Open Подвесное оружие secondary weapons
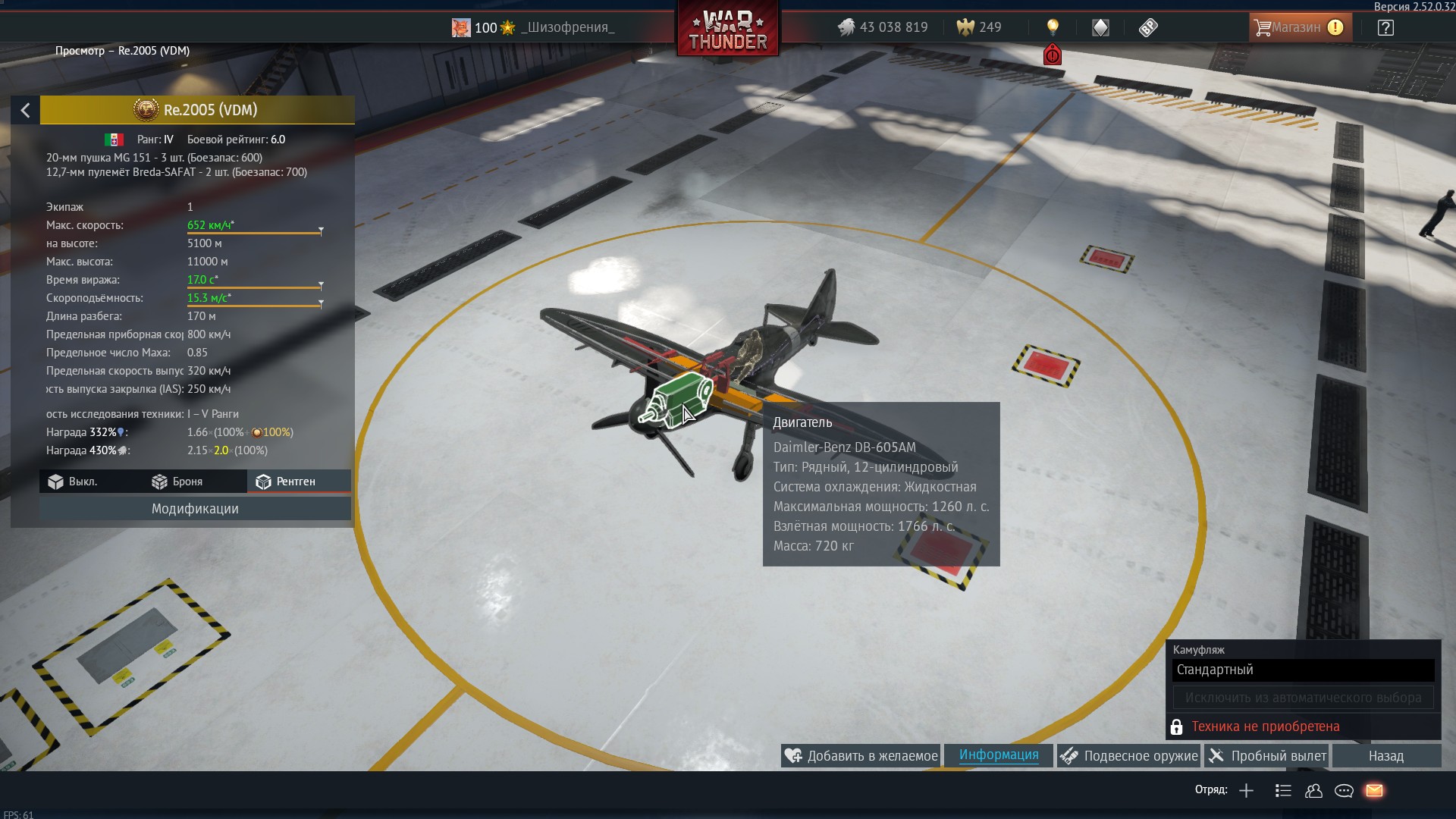1456x819 pixels. tap(1130, 756)
